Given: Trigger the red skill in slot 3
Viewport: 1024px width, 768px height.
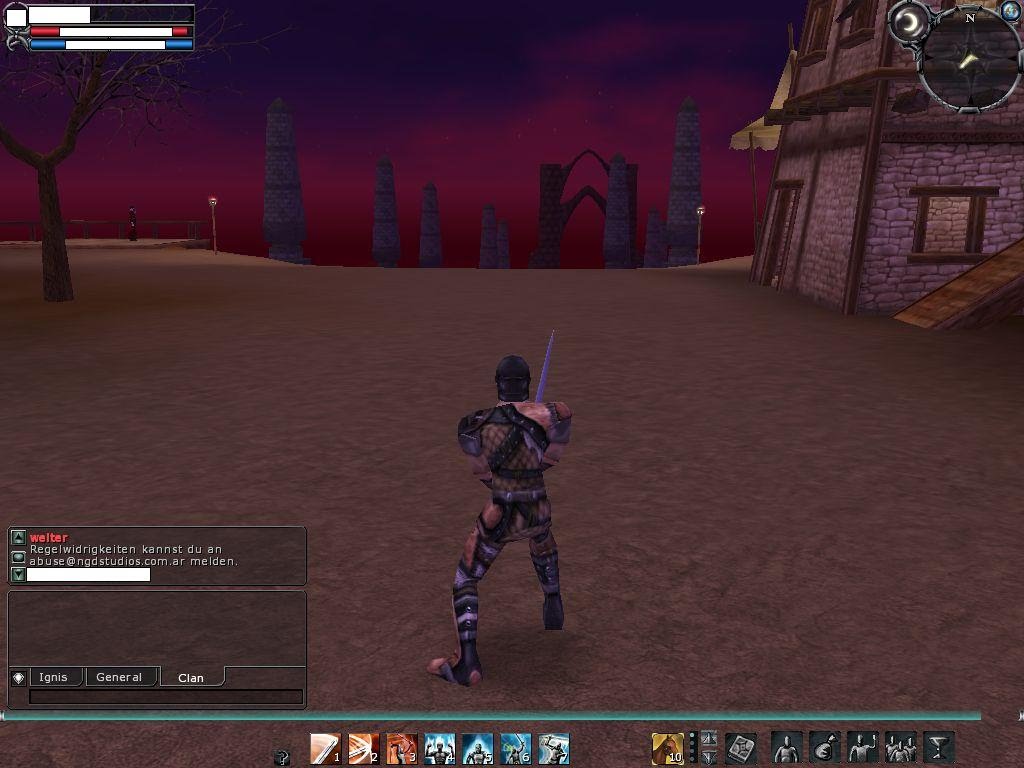Looking at the screenshot, I should [x=401, y=748].
